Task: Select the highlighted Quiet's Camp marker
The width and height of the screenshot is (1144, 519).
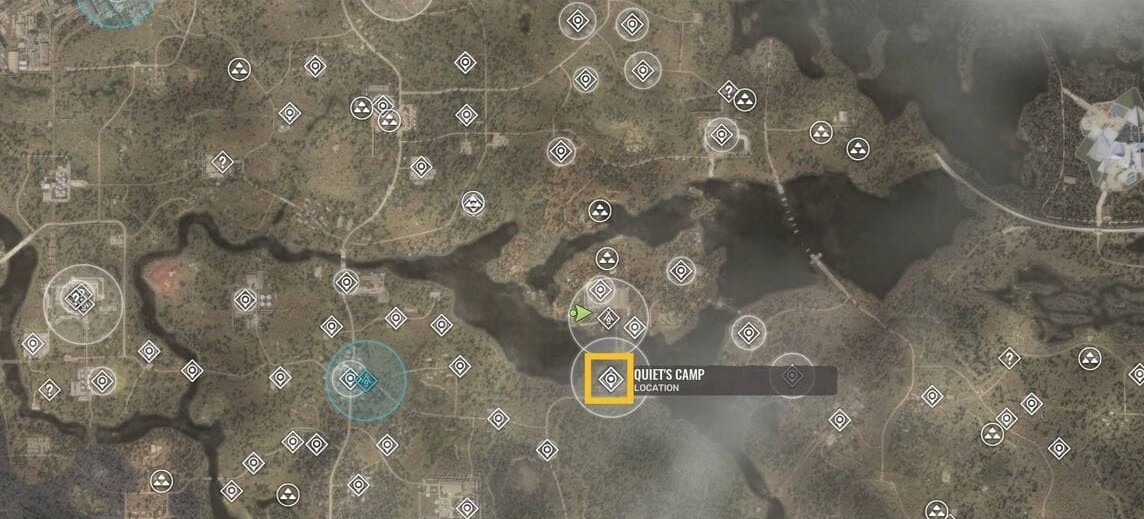Action: pos(609,379)
